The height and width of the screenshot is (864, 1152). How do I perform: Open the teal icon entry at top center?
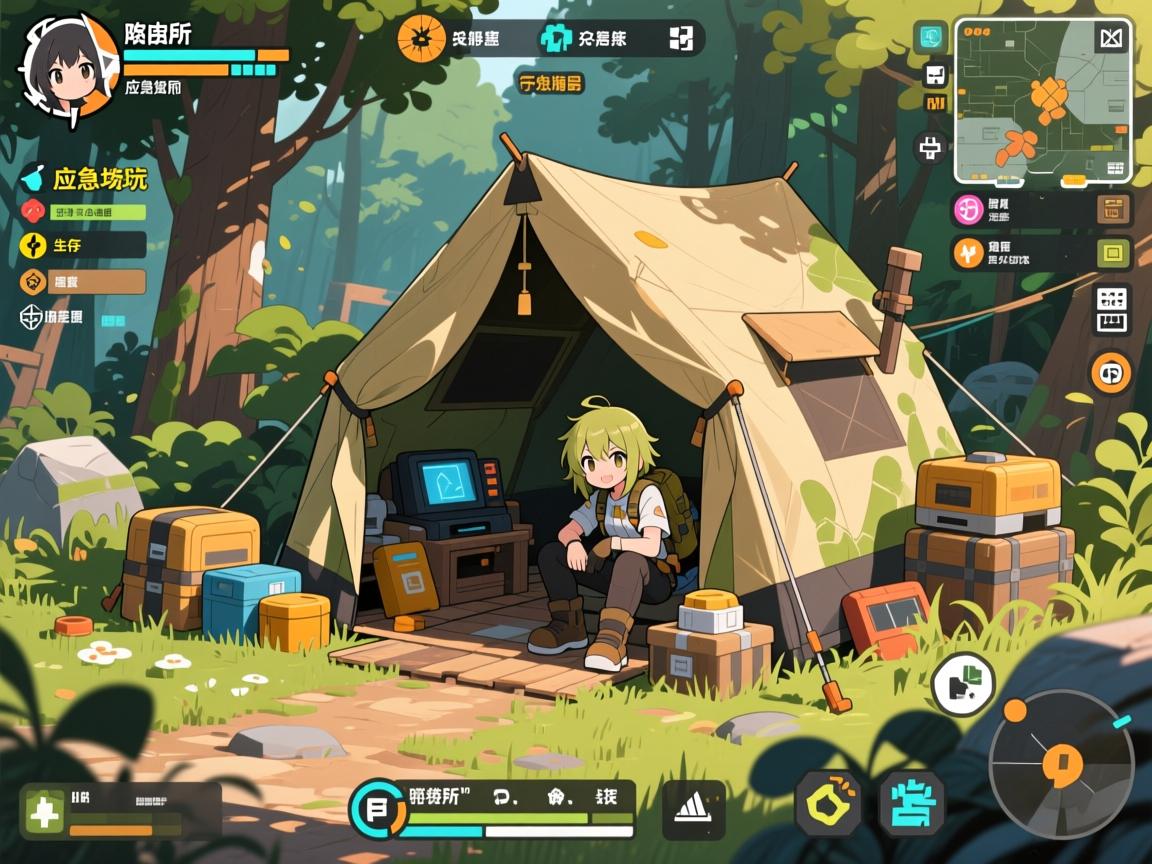point(556,39)
